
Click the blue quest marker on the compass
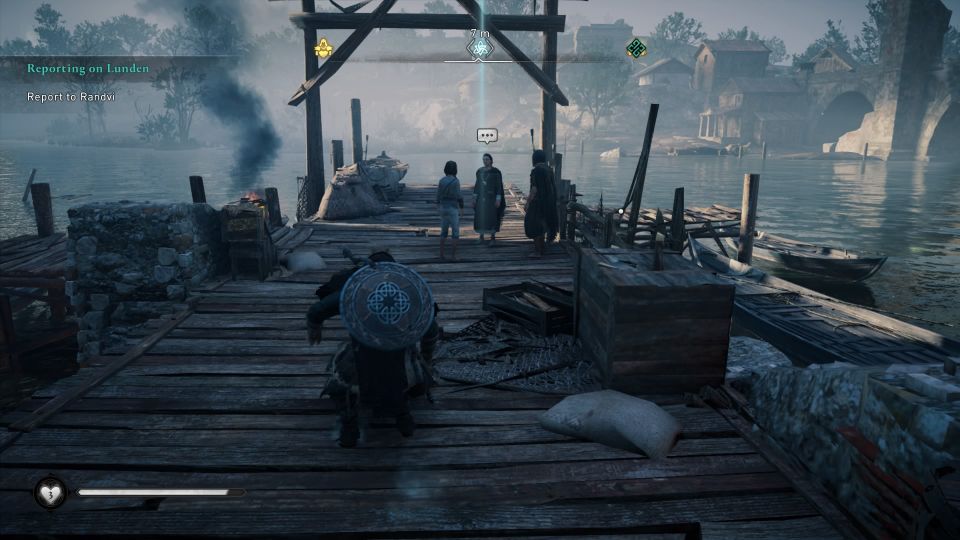[480, 48]
